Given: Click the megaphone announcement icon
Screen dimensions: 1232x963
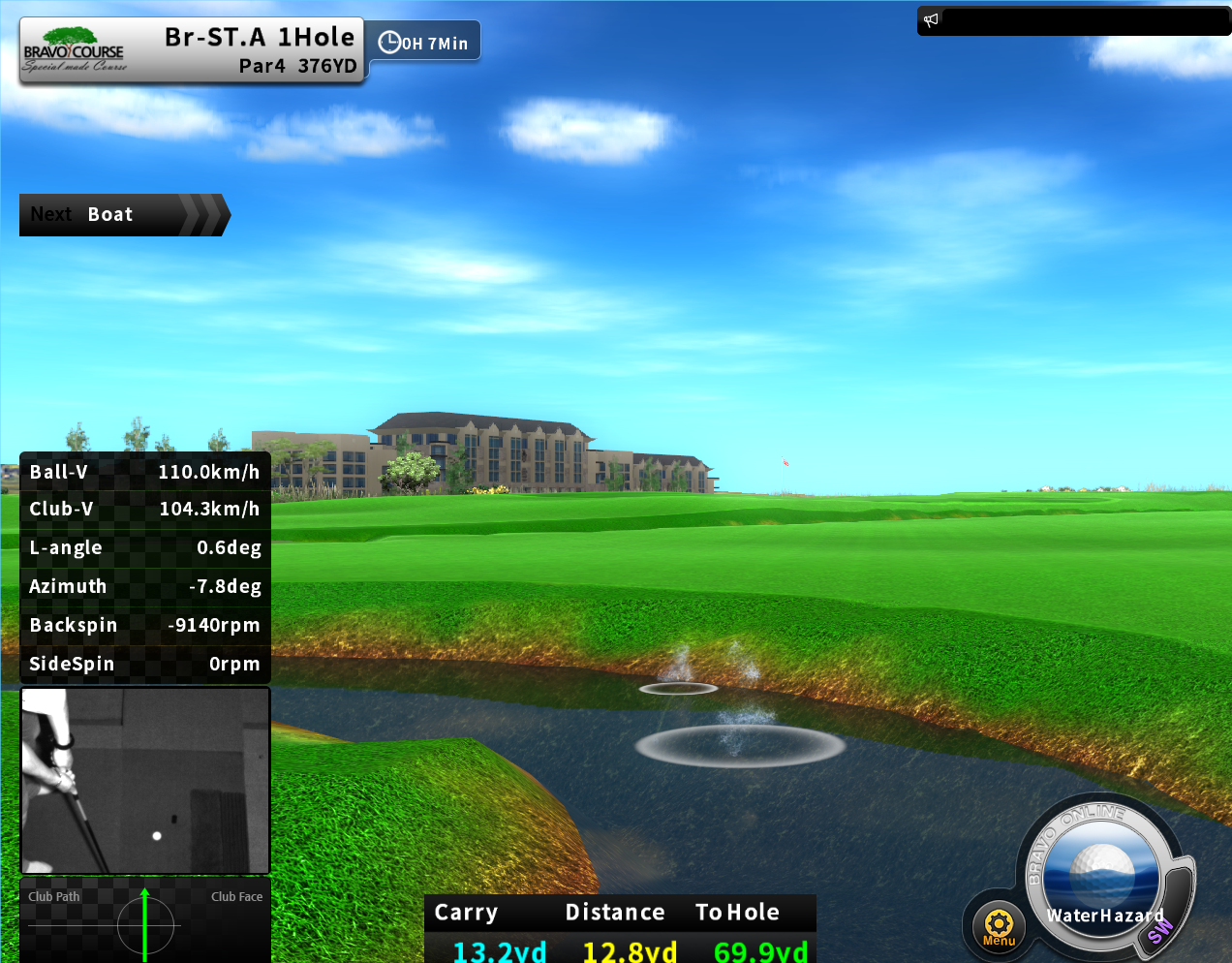Looking at the screenshot, I should (932, 20).
